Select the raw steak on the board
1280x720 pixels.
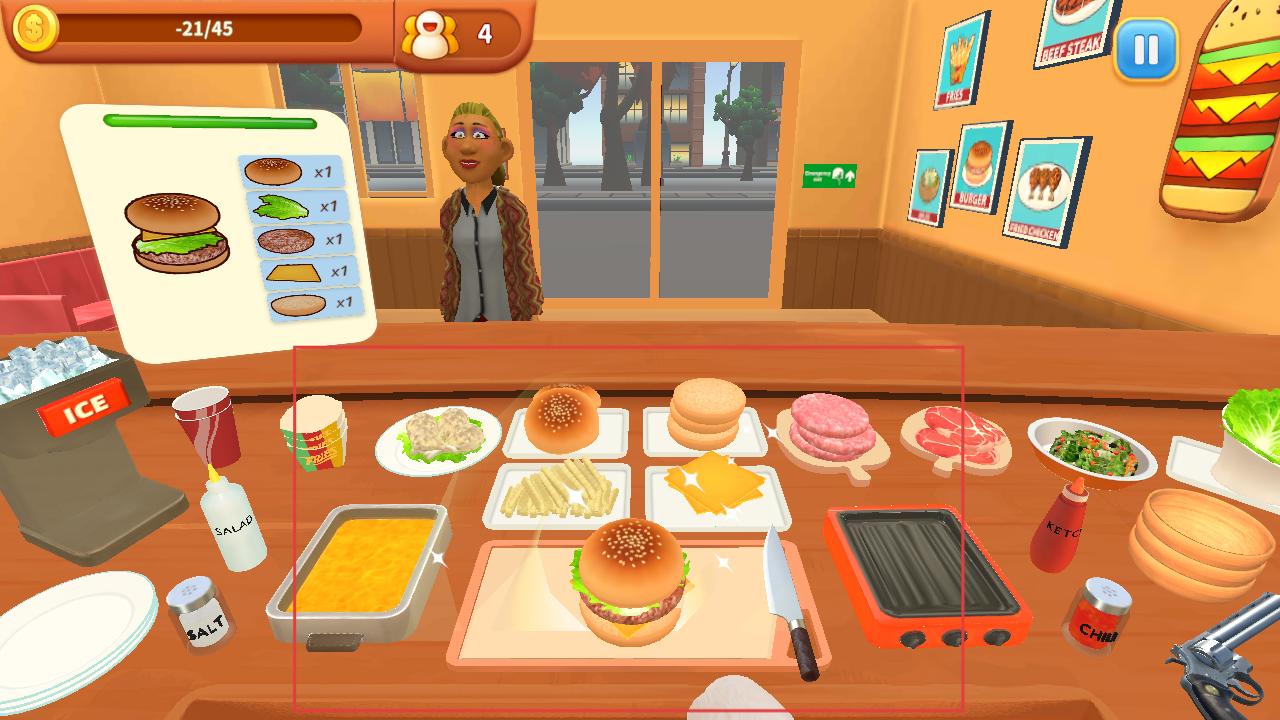[x=955, y=432]
